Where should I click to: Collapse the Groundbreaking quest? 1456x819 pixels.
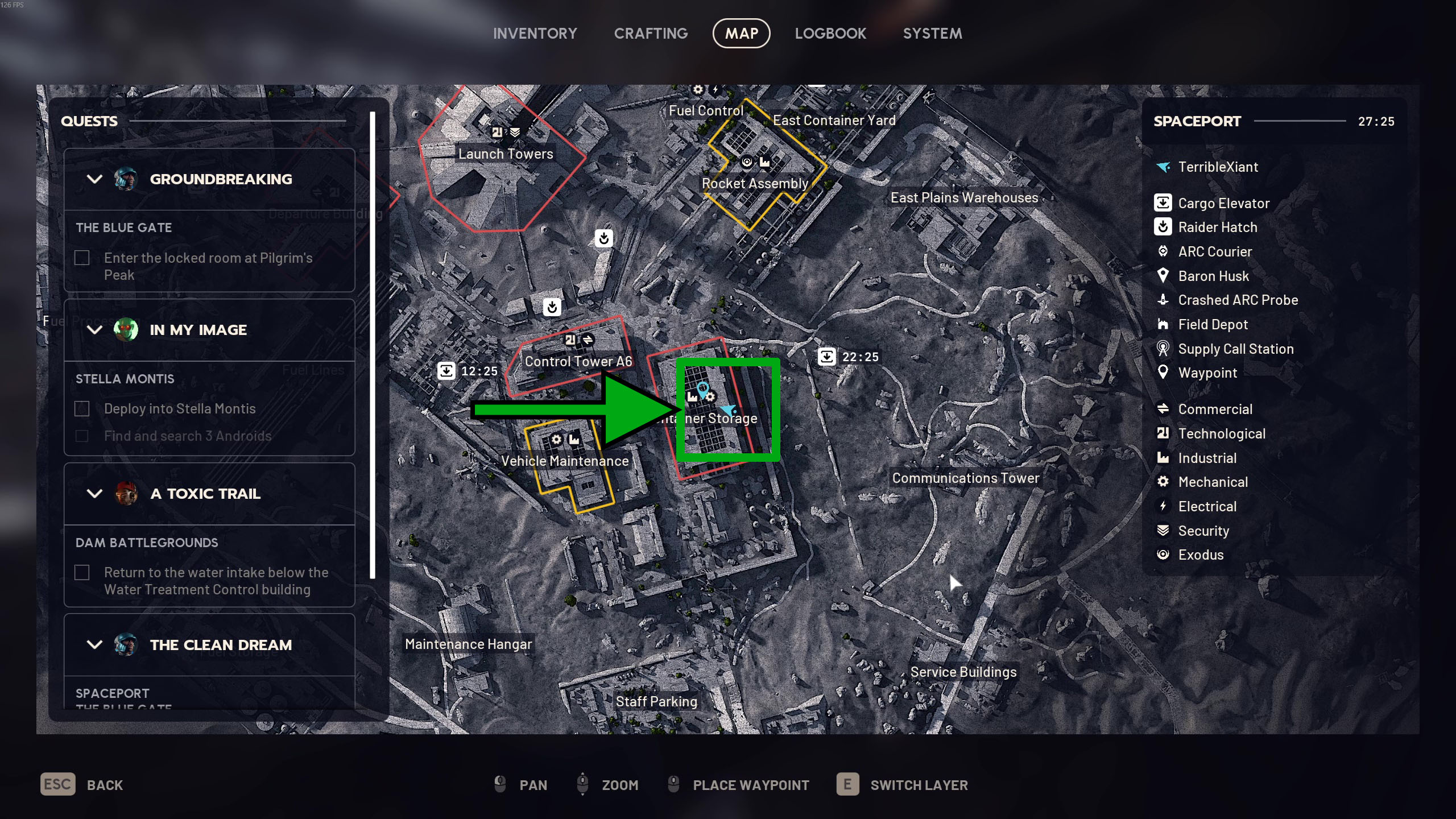(95, 179)
